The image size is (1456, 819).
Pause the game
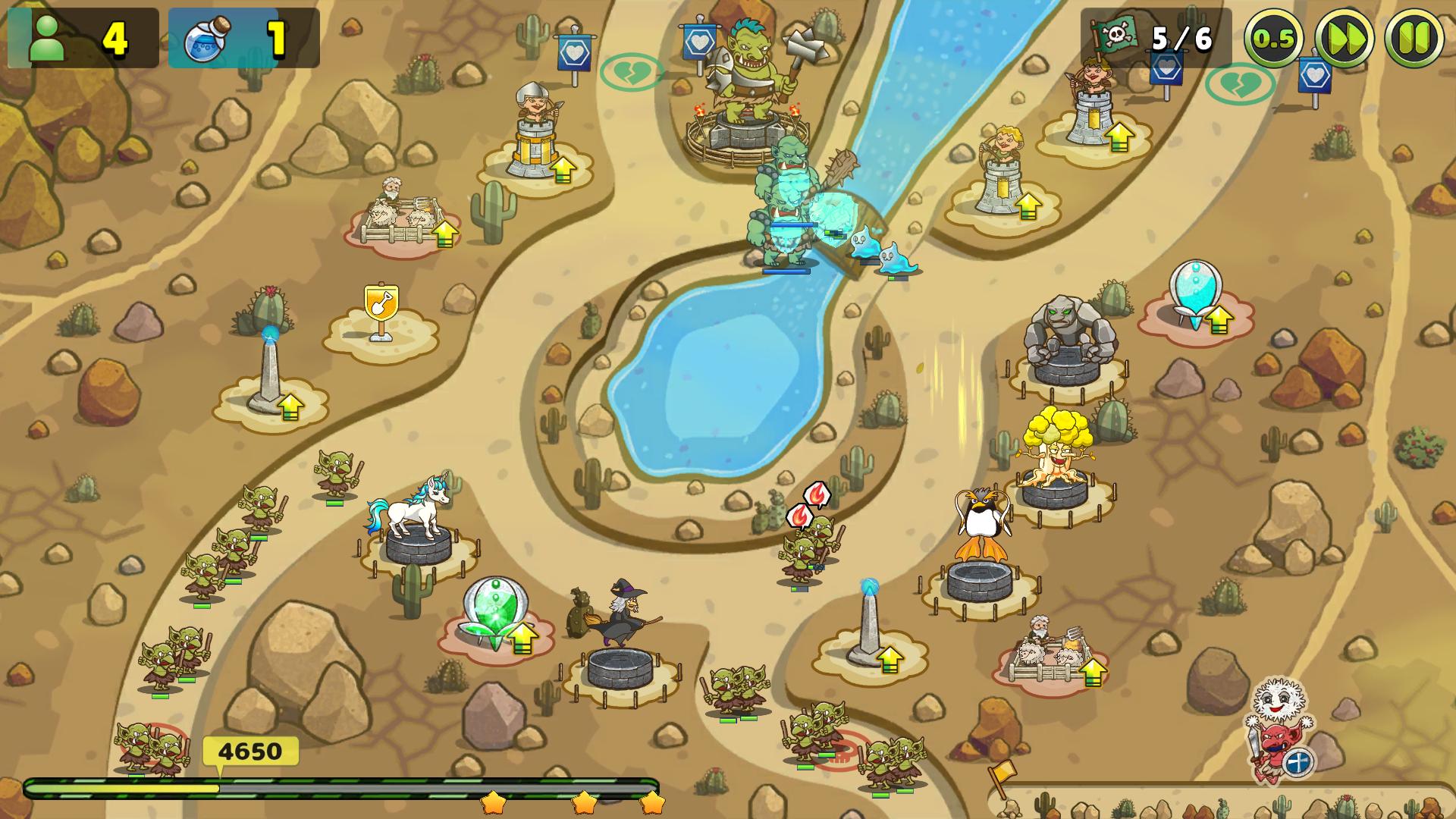(x=1414, y=38)
